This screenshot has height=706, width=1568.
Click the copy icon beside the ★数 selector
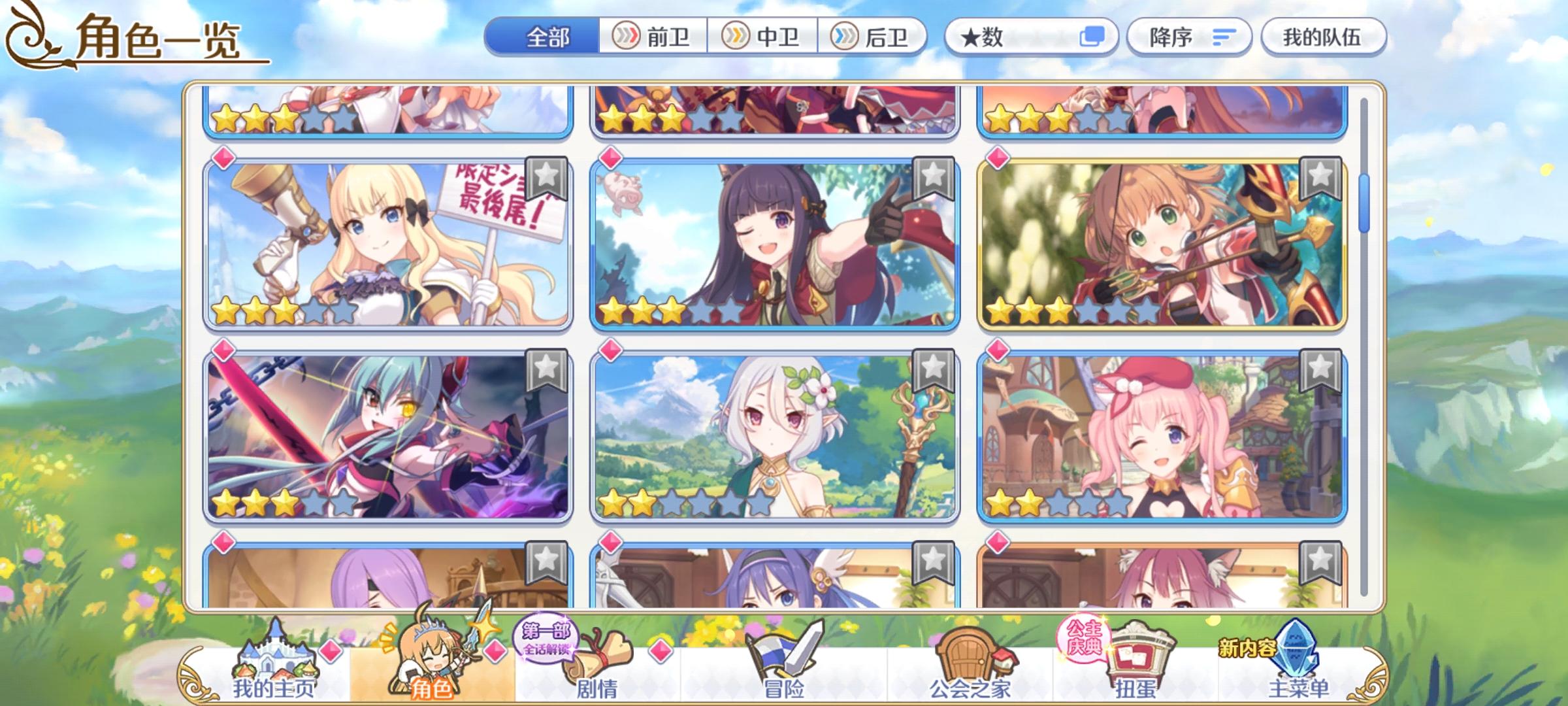pos(1092,37)
